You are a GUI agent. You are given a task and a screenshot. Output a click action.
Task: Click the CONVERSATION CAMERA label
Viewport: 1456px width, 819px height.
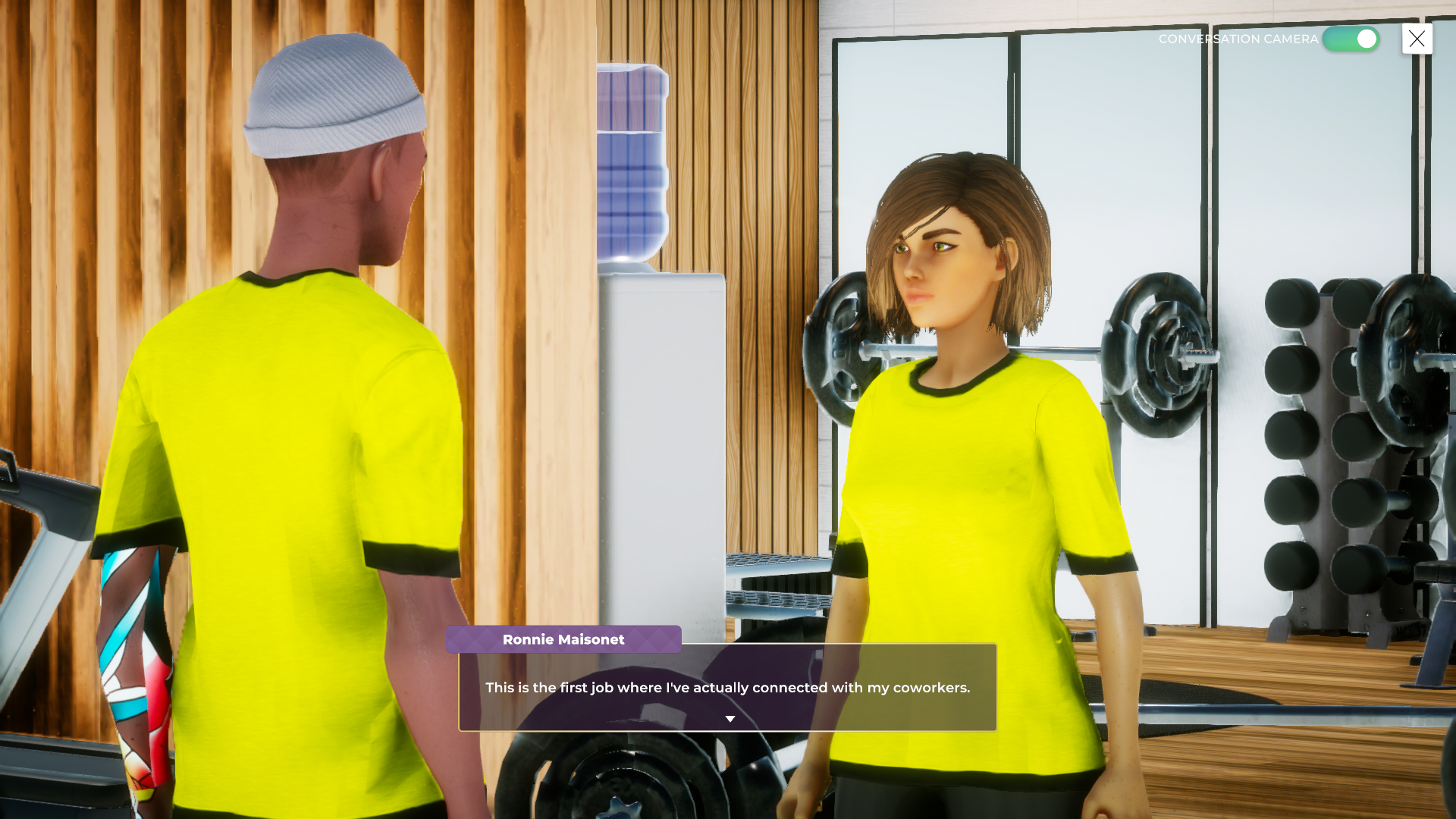pyautogui.click(x=1238, y=39)
